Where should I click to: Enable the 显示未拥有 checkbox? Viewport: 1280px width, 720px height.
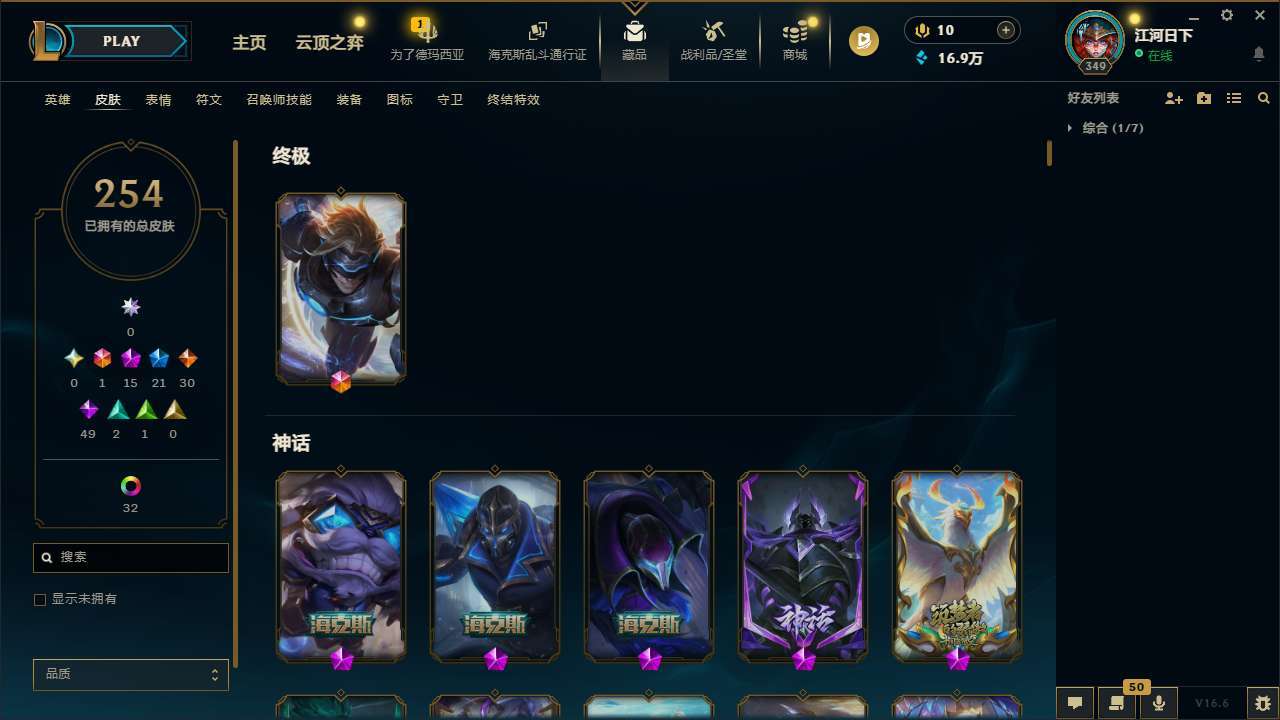point(40,599)
